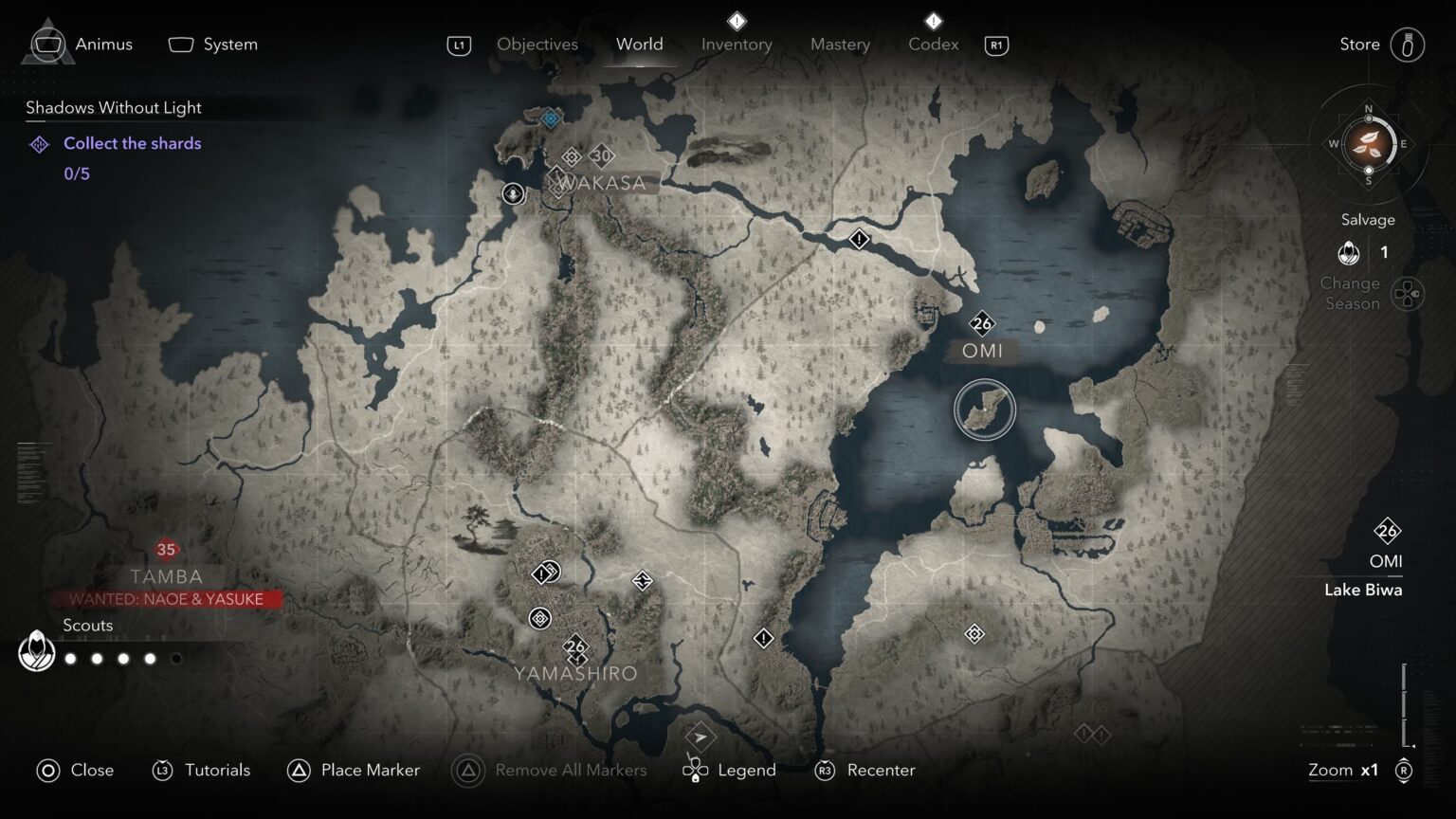Activate the Change Season control
This screenshot has height=819, width=1456.
1407,293
